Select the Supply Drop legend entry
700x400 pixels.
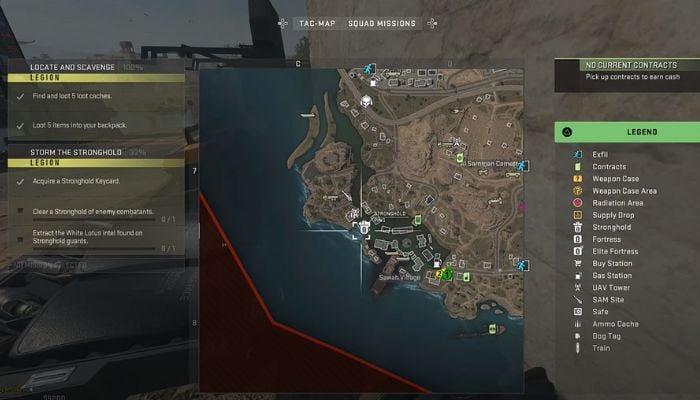pos(615,215)
